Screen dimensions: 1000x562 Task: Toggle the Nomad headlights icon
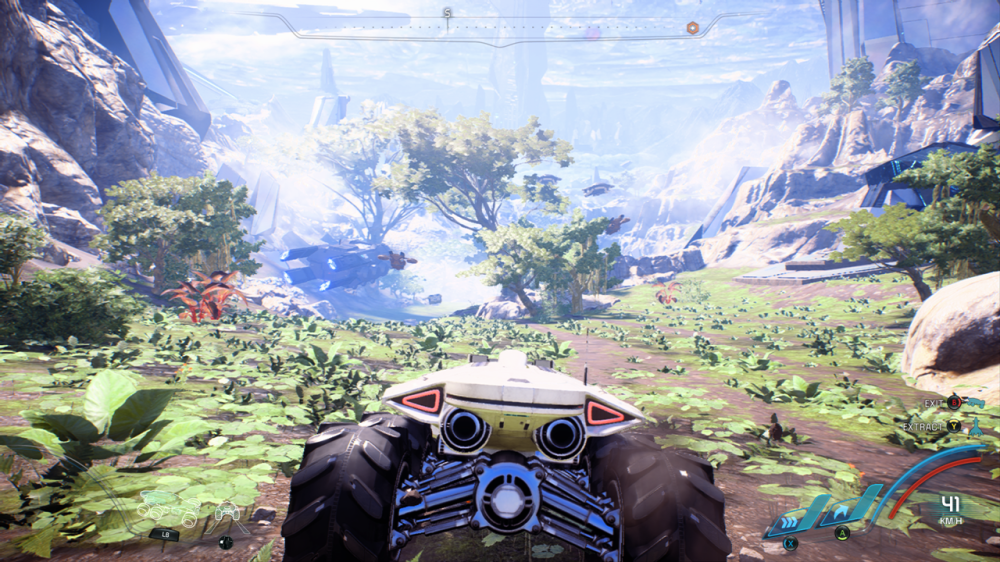point(228,512)
